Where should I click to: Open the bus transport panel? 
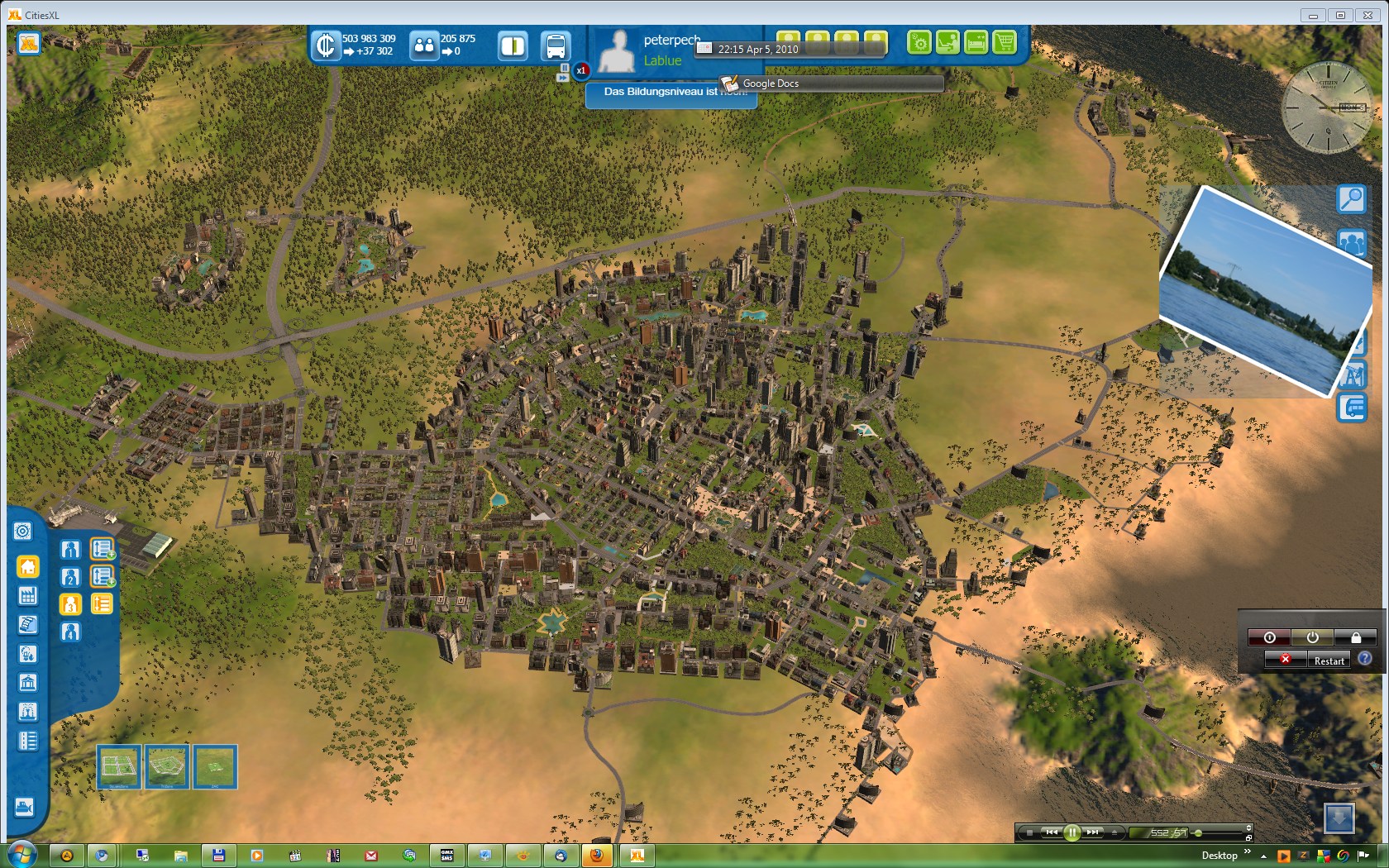[x=556, y=45]
